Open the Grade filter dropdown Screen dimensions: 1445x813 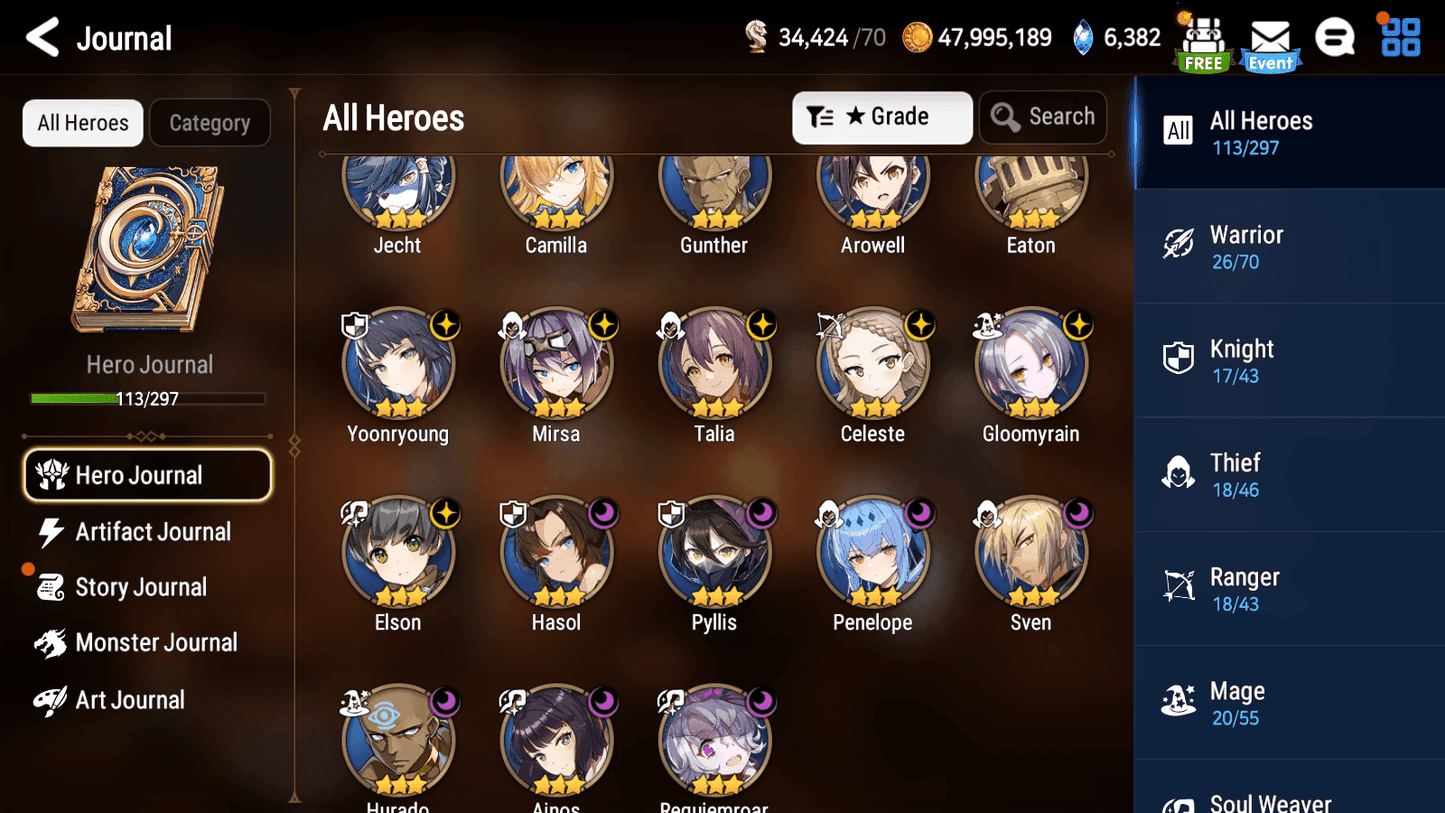click(x=882, y=117)
